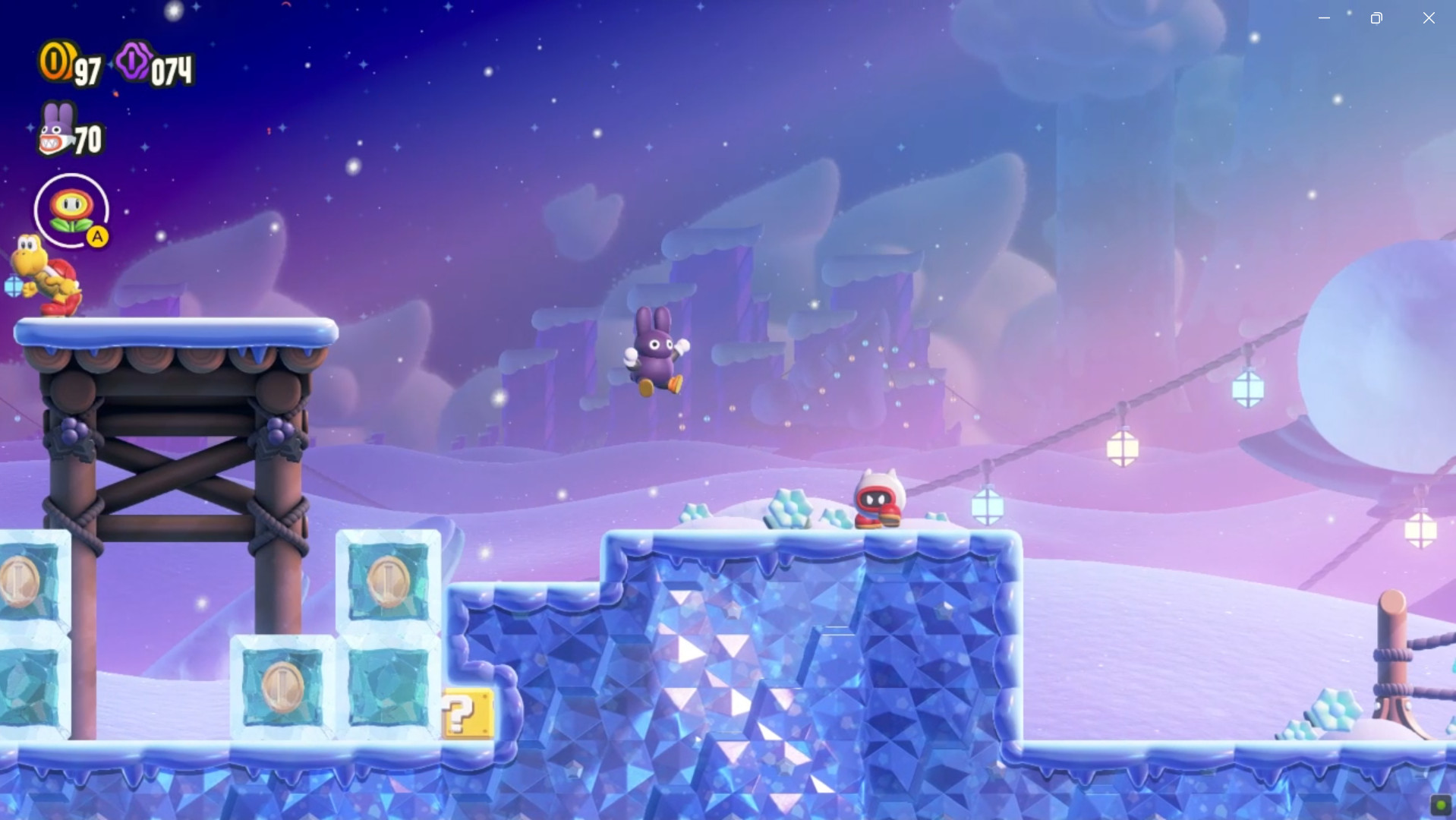1456x820 pixels.
Task: Expand the flower coin total 074
Action: tap(171, 69)
